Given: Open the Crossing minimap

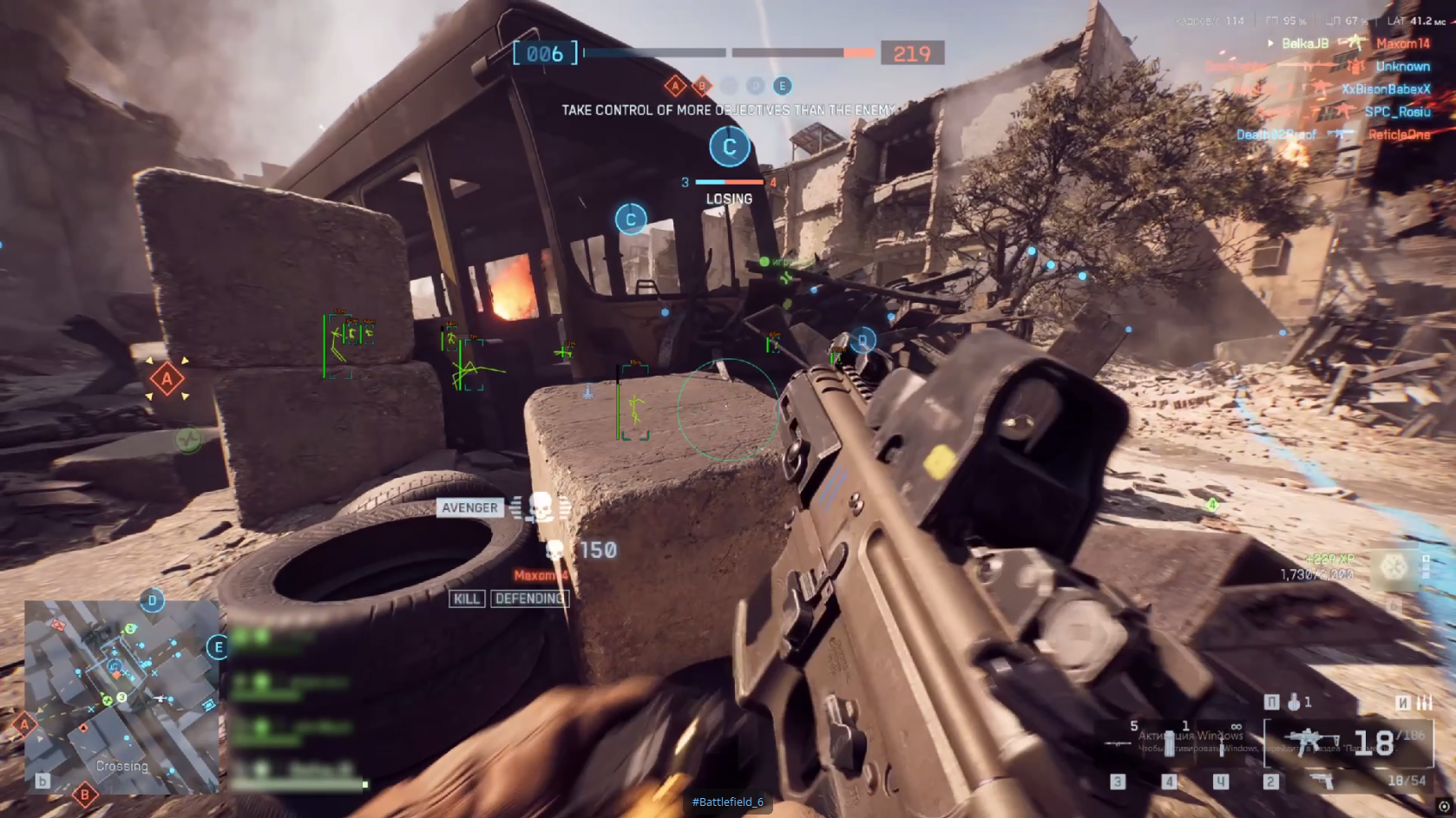Looking at the screenshot, I should point(121,696).
